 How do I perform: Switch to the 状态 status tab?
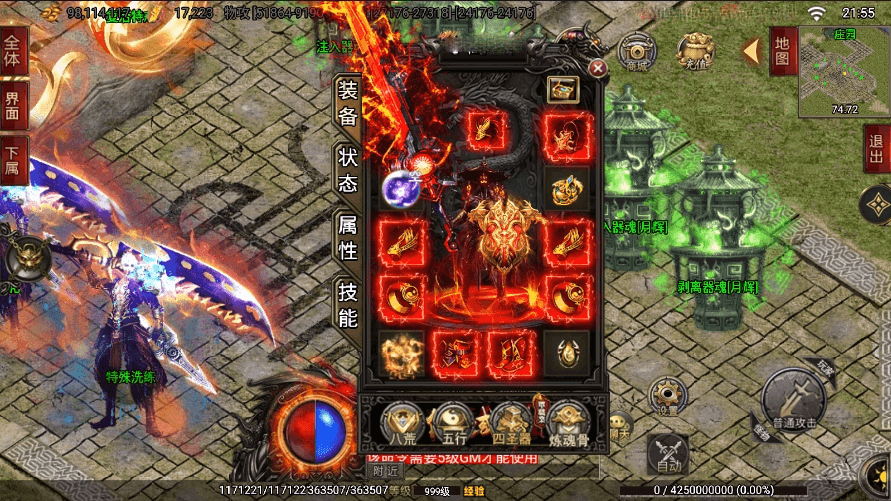click(347, 171)
